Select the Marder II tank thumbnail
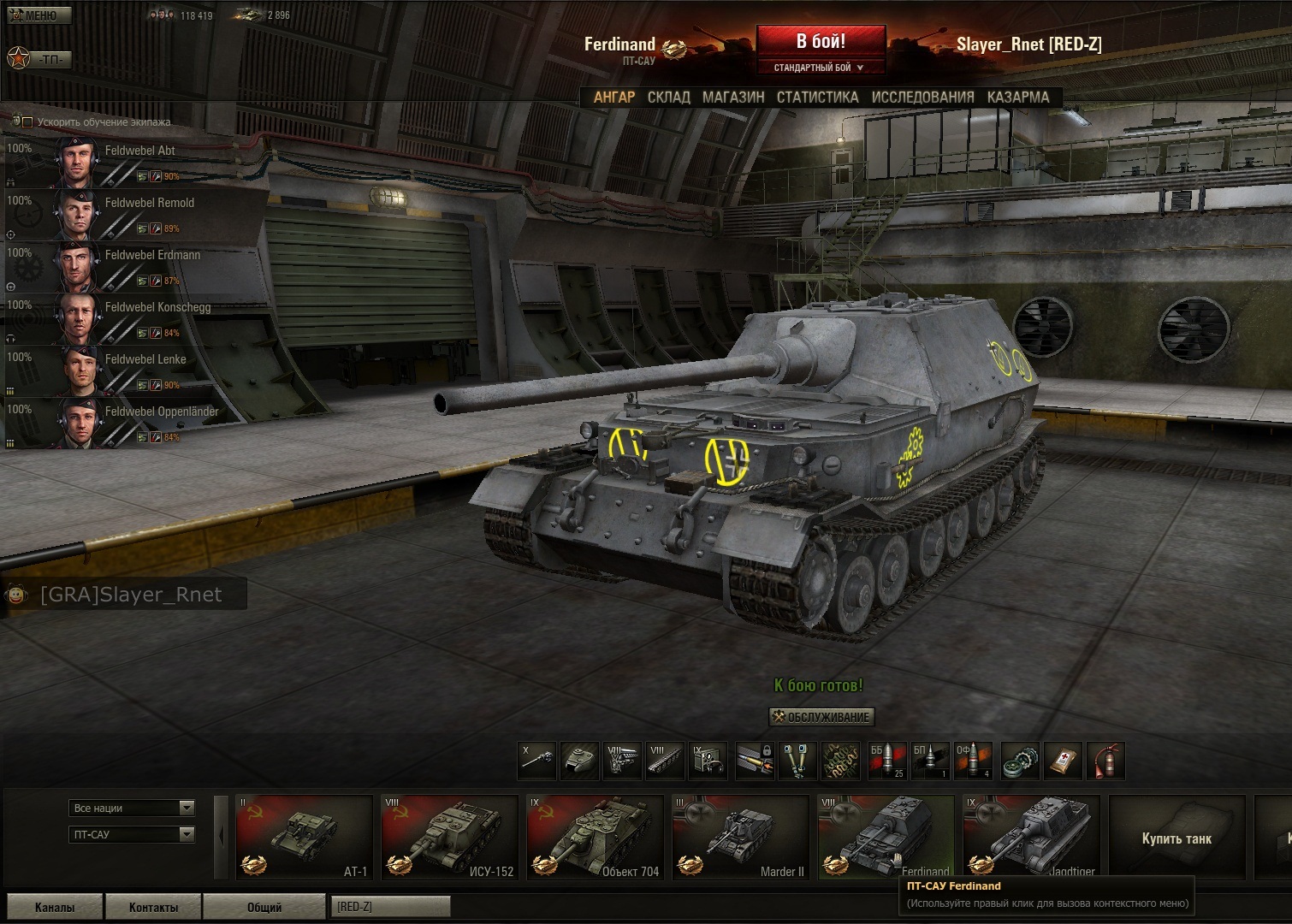 coord(740,837)
